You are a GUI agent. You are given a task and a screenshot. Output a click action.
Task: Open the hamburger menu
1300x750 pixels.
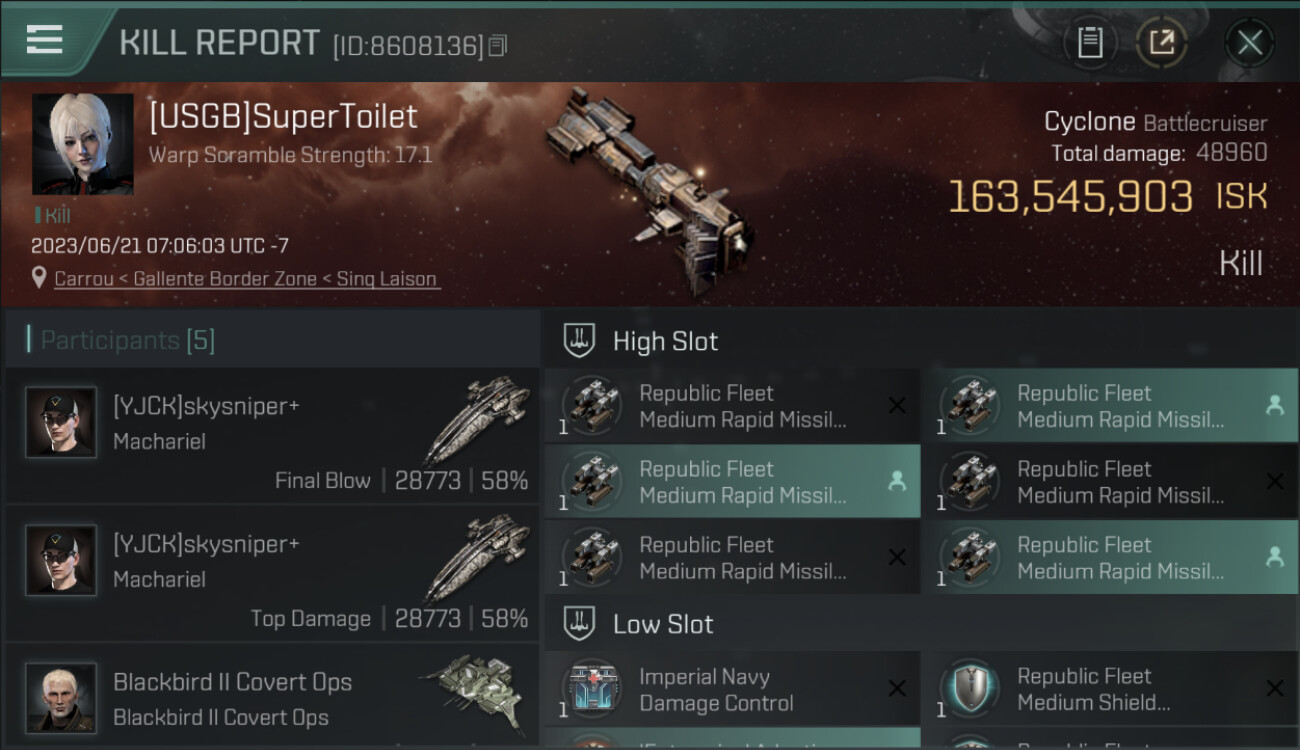click(x=45, y=40)
